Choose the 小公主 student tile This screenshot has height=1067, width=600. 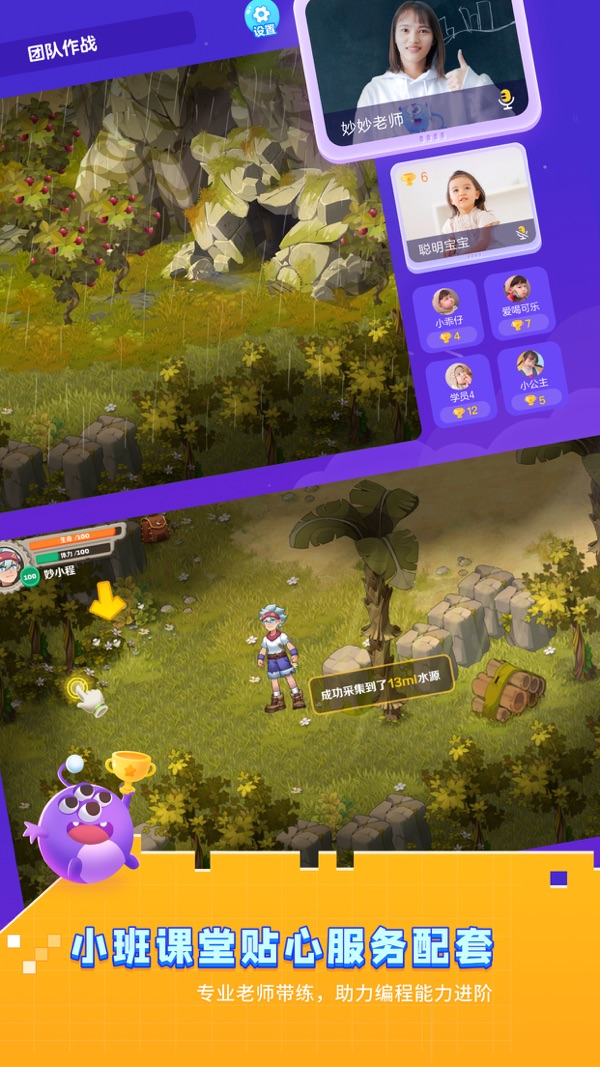[532, 377]
